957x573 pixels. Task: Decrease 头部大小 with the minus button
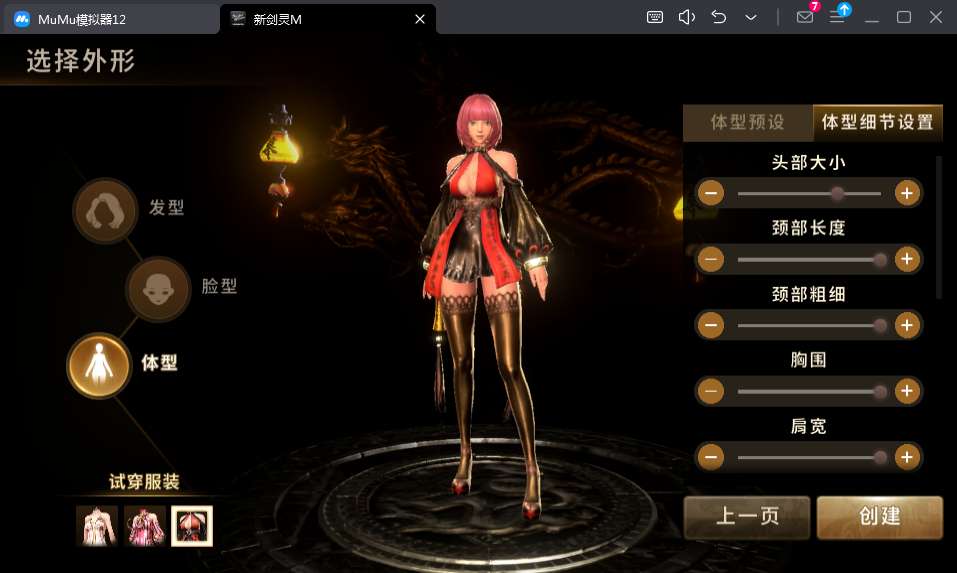(x=711, y=193)
